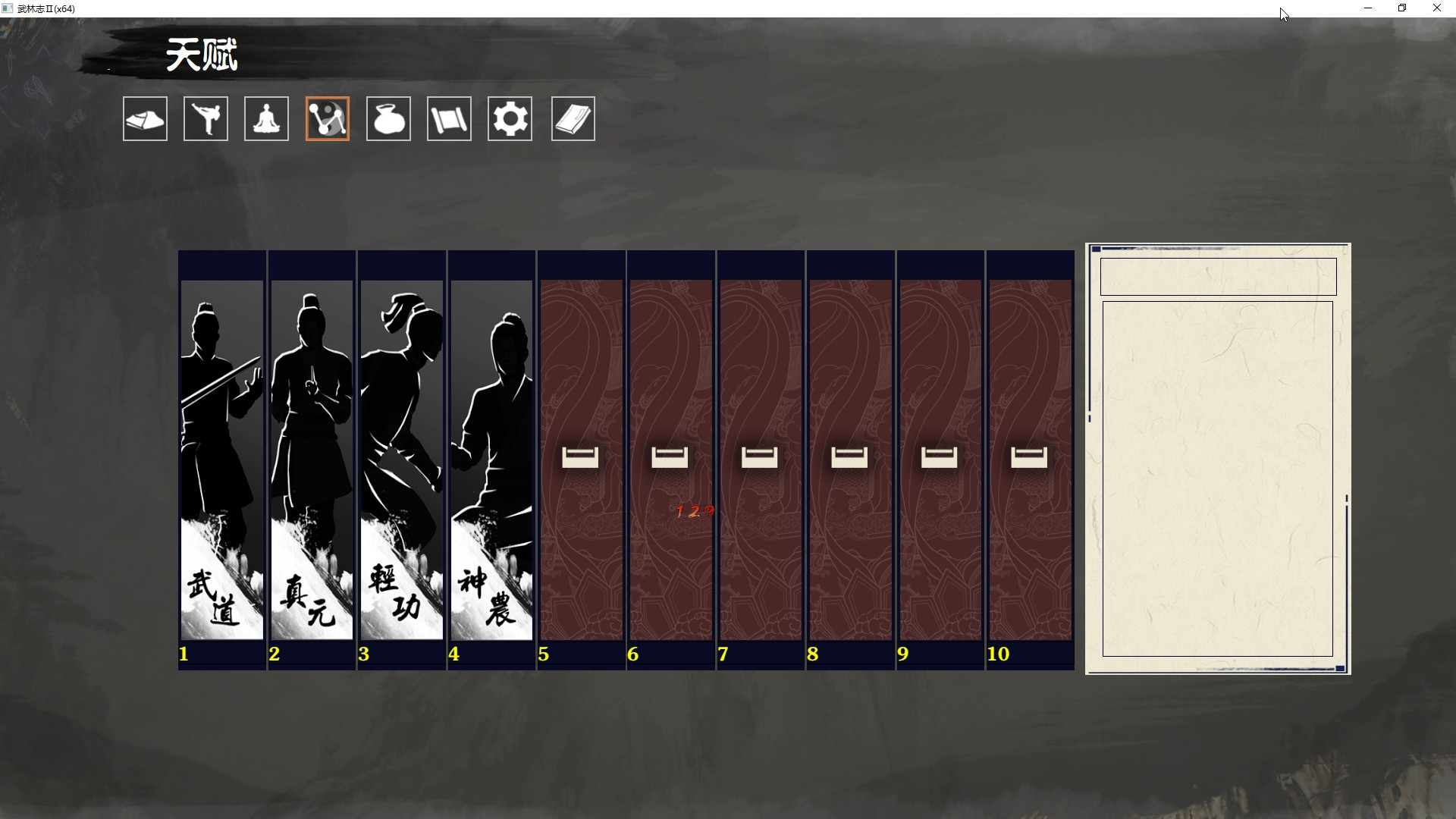Click the lock on slot 8
1456x819 pixels.
click(849, 457)
